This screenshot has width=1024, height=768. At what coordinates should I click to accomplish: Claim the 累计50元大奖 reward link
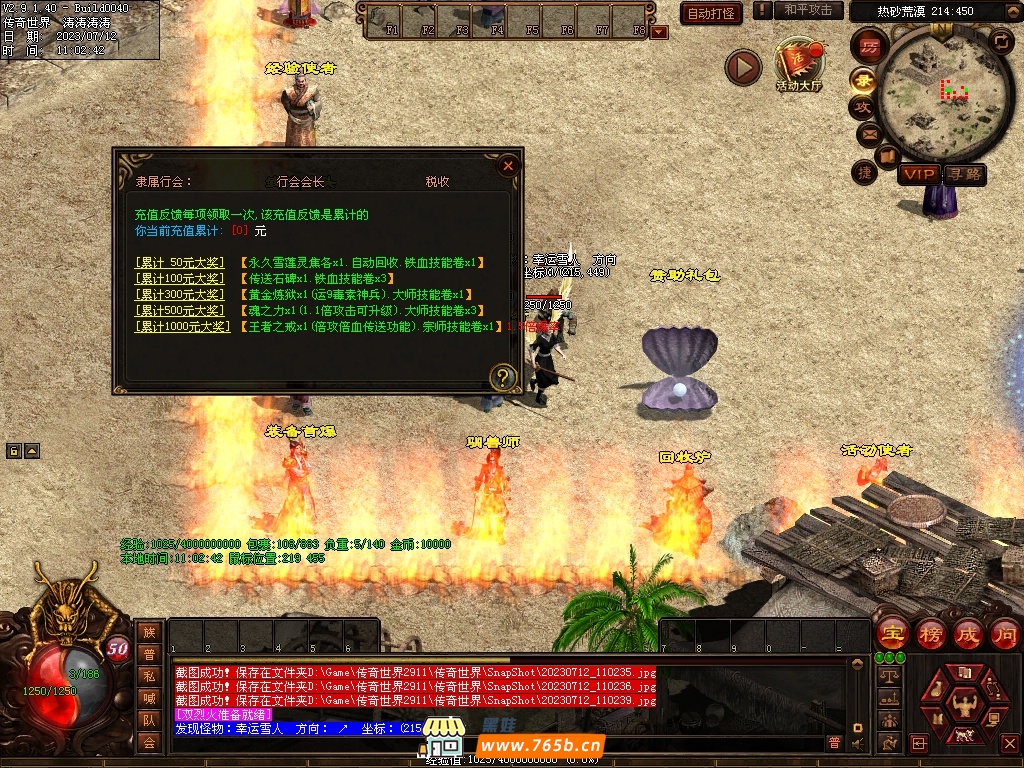[x=180, y=262]
